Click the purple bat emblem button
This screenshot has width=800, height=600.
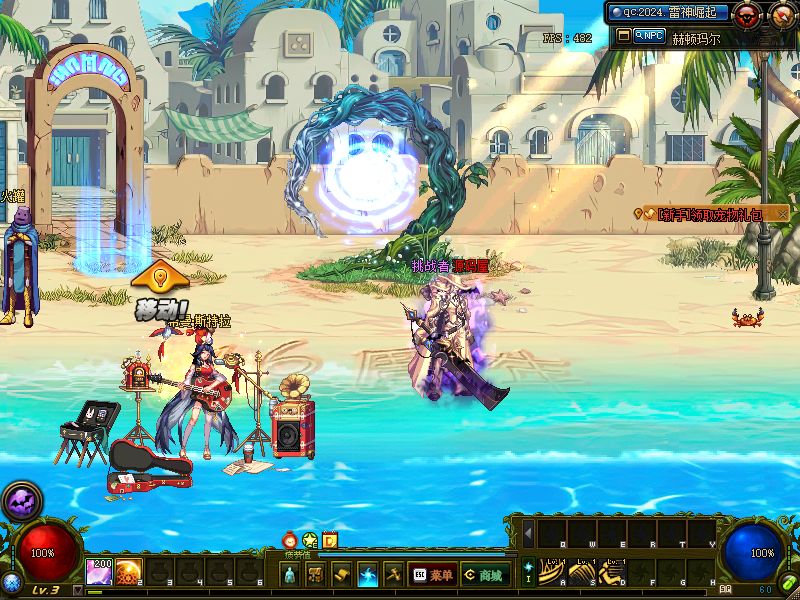point(20,500)
